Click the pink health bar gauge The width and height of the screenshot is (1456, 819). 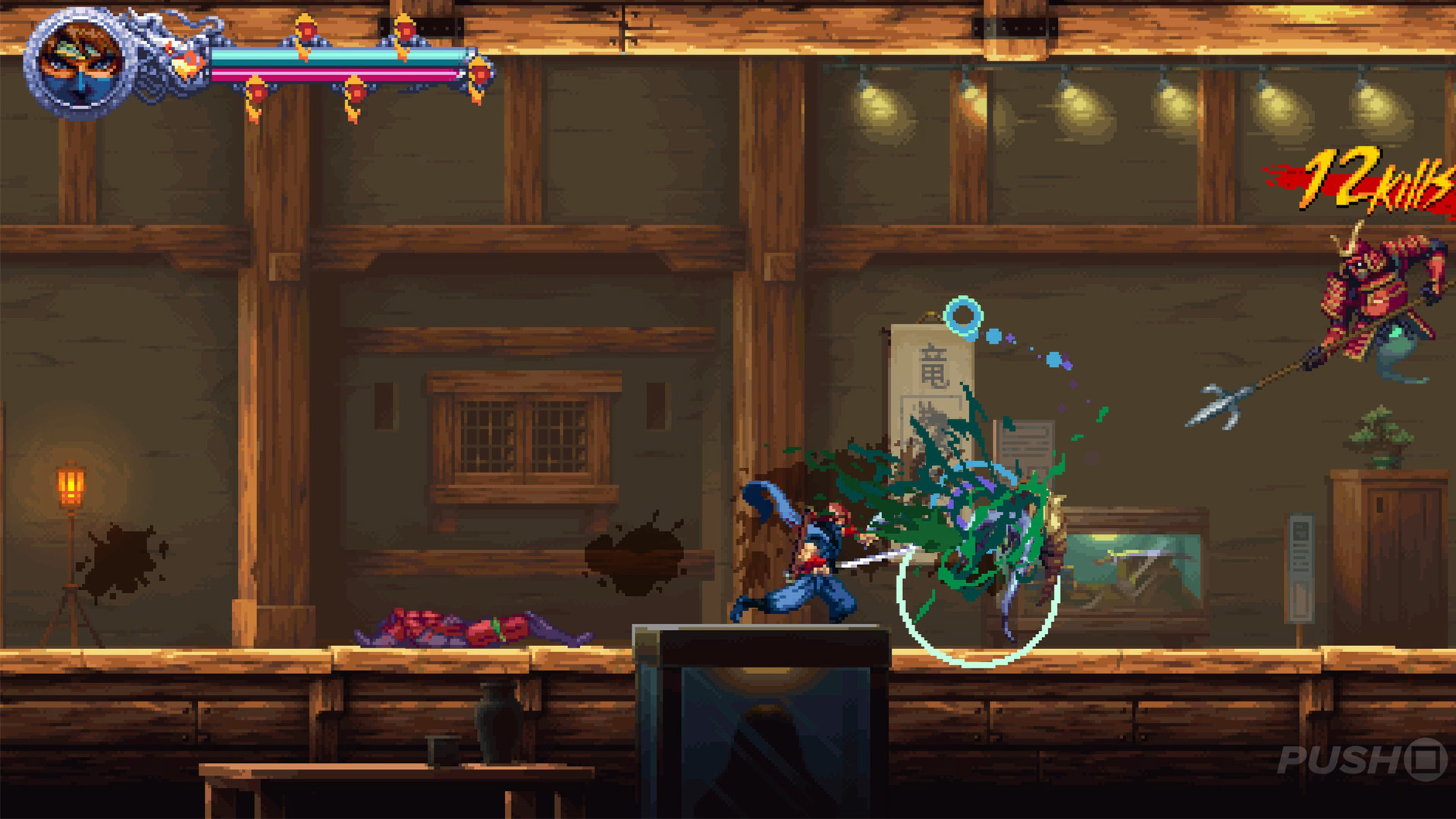point(341,72)
